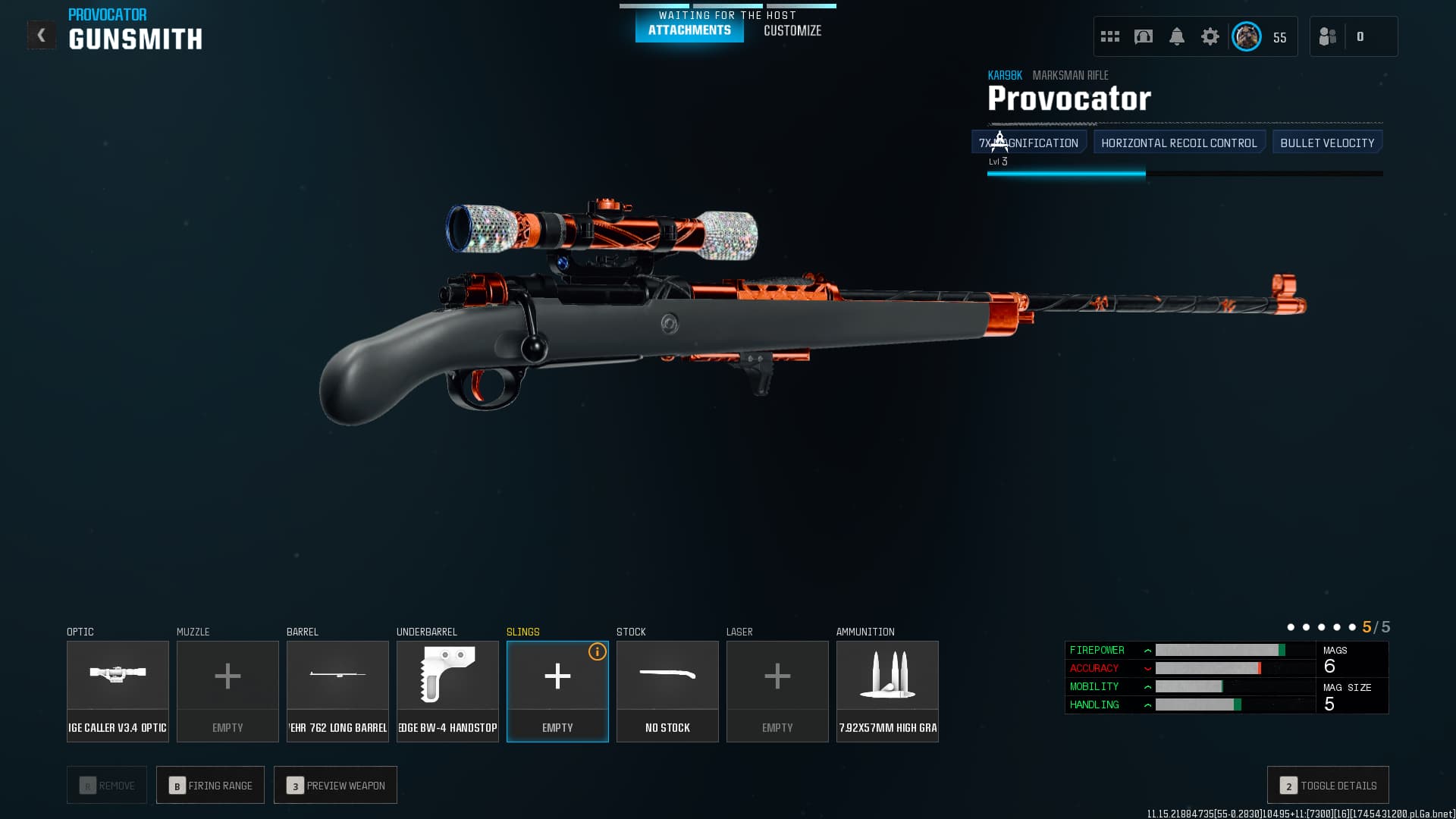Screen dimensions: 1456x819
Task: Open the main menu grid icon
Action: 1109,36
